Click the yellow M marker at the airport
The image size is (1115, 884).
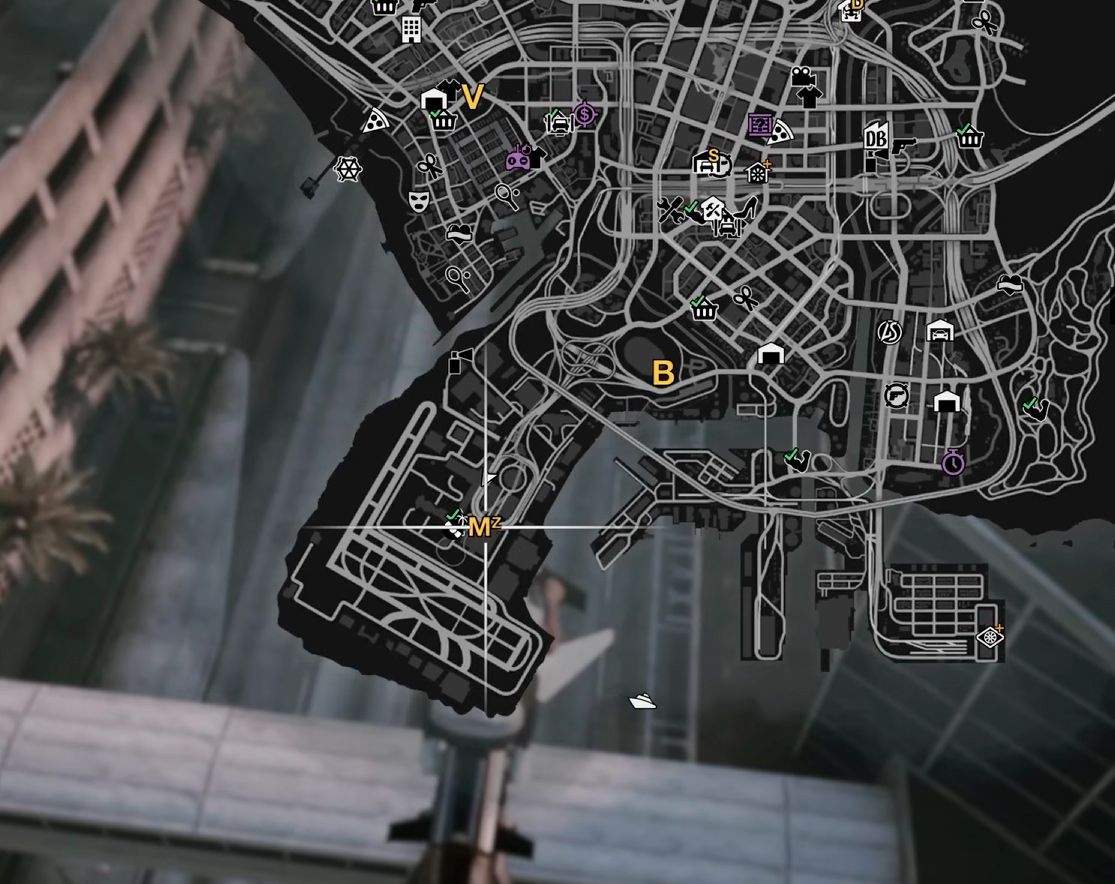[479, 527]
